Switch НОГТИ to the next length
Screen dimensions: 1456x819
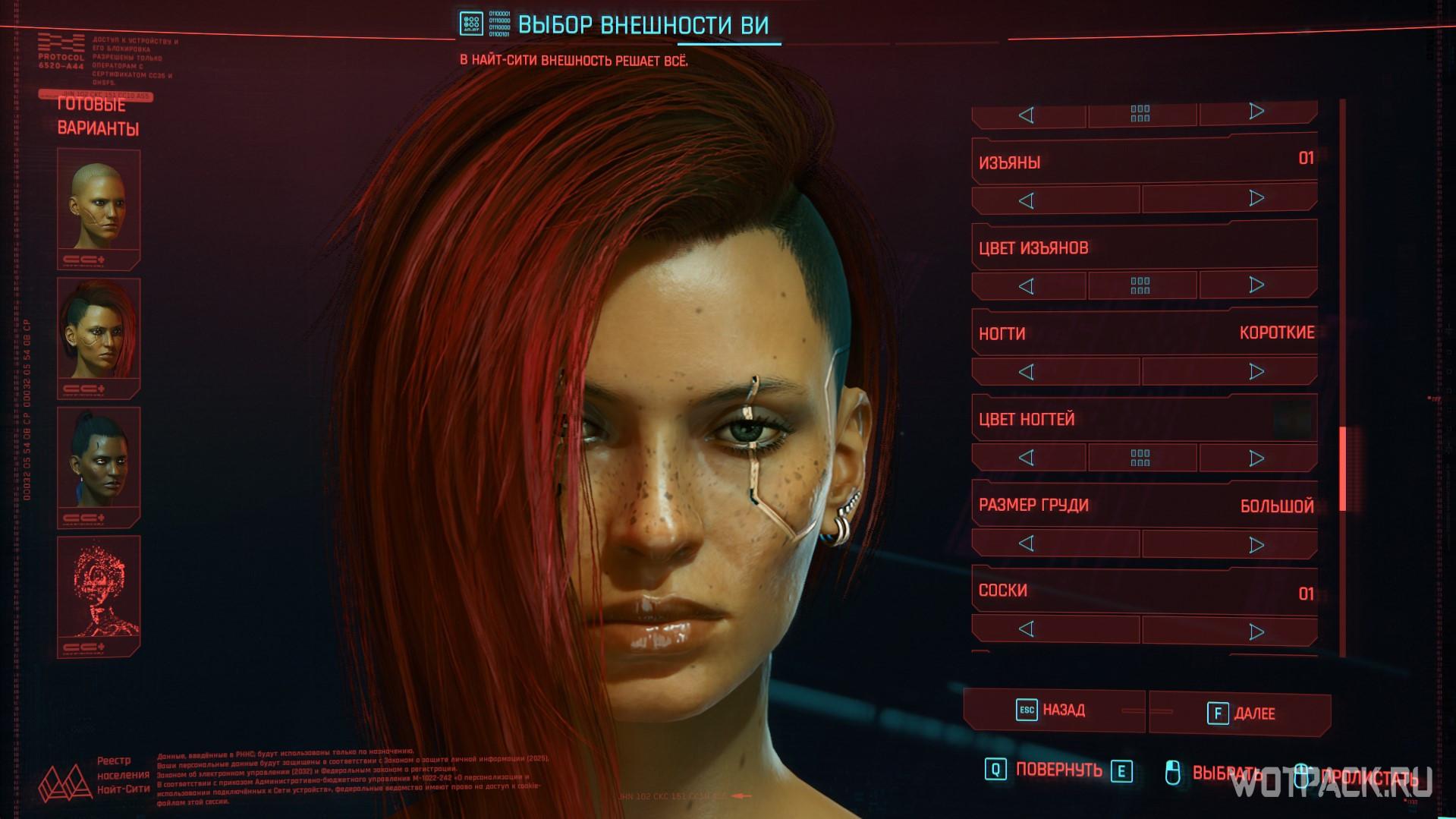coord(1256,371)
